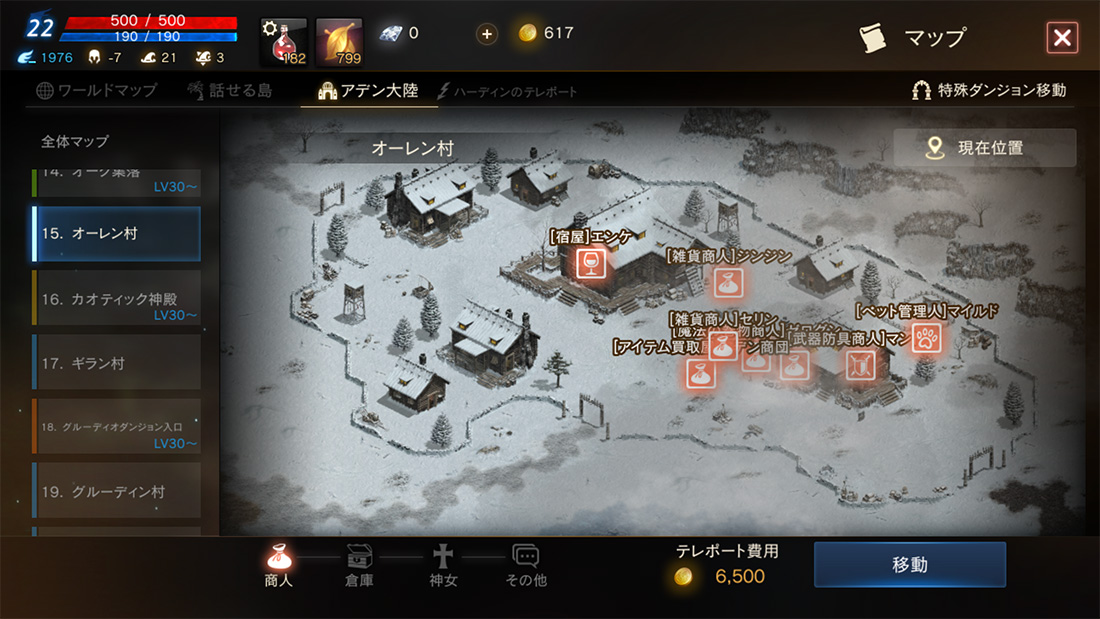This screenshot has height=619, width=1100.
Task: Use the red potion quick slot
Action: click(x=283, y=40)
